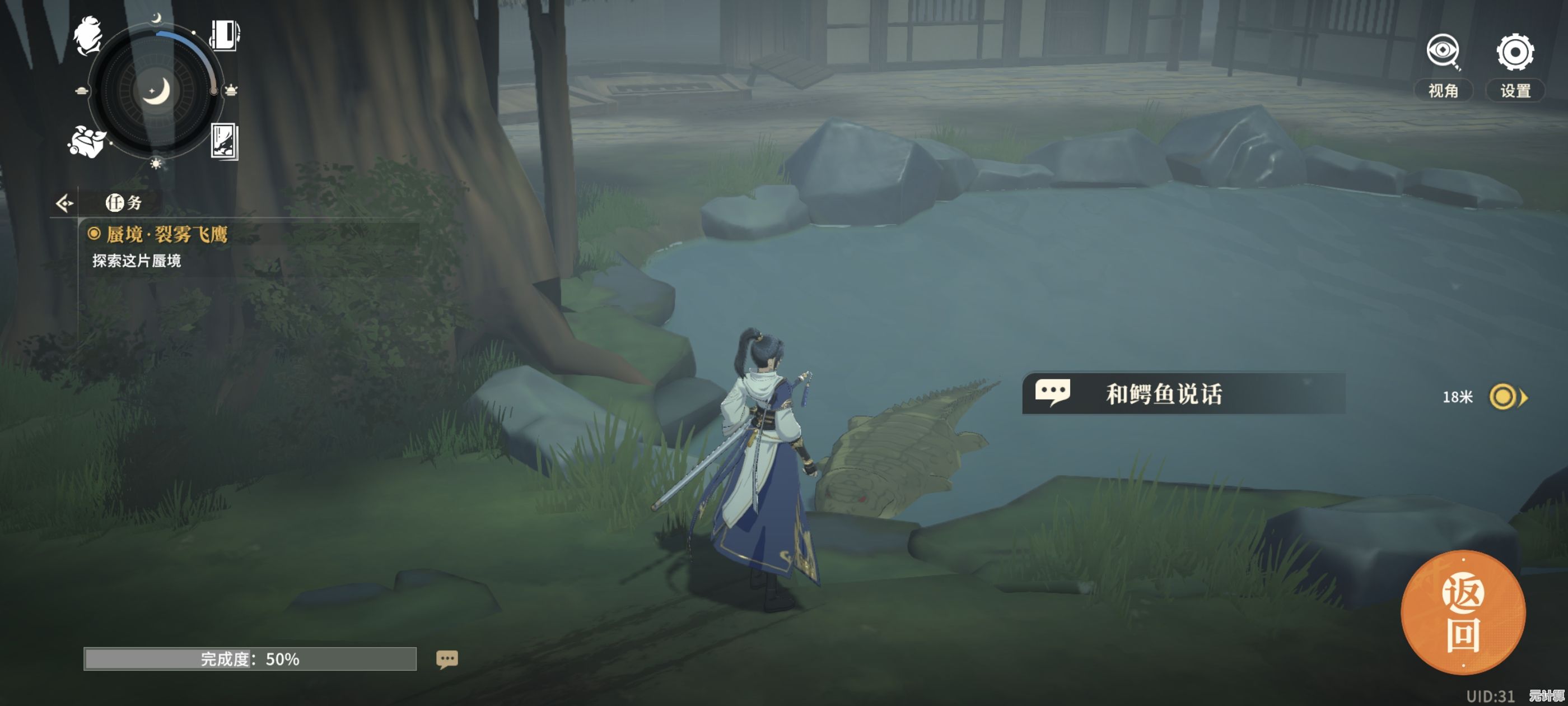Collapse the 任务 panel with the arrow icon
The image size is (1568, 706).
pyautogui.click(x=64, y=203)
